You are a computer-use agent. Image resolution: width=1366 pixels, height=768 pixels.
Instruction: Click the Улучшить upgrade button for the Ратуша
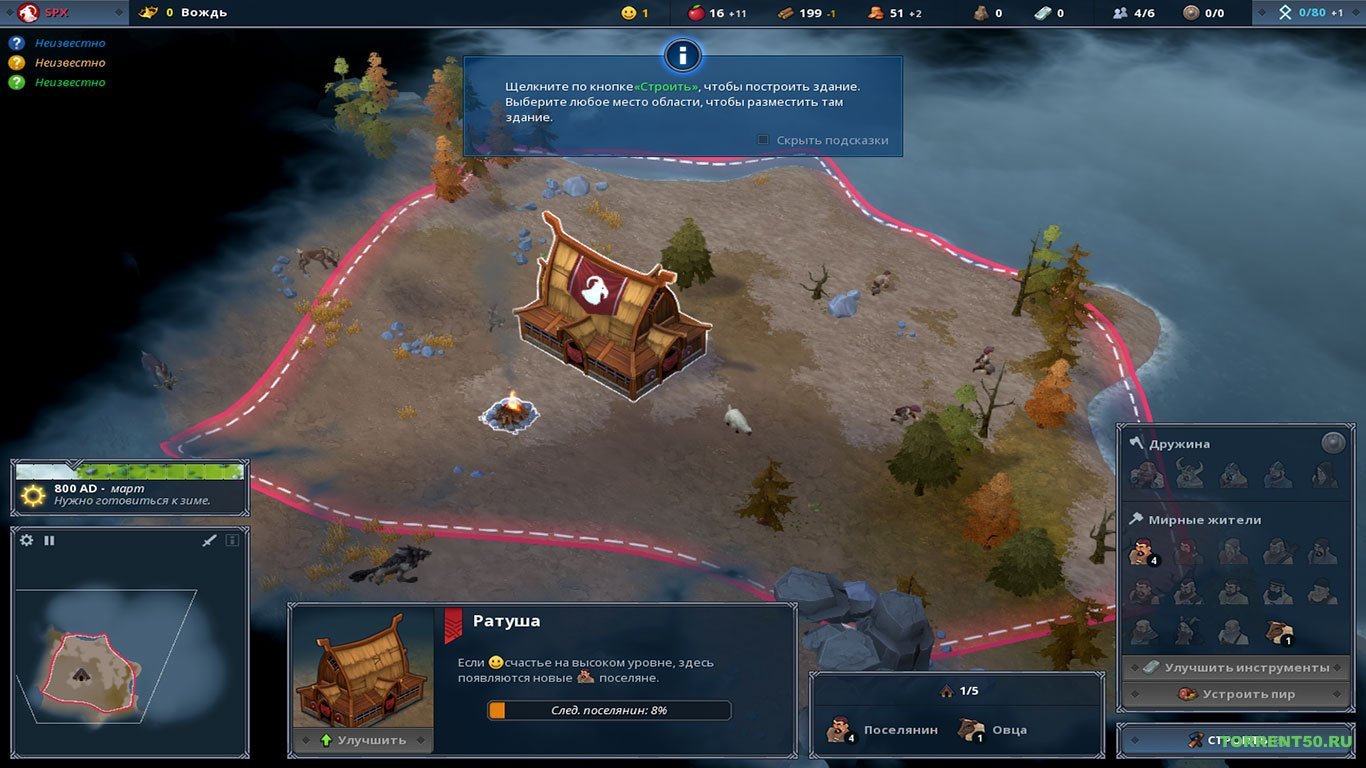(x=362, y=738)
